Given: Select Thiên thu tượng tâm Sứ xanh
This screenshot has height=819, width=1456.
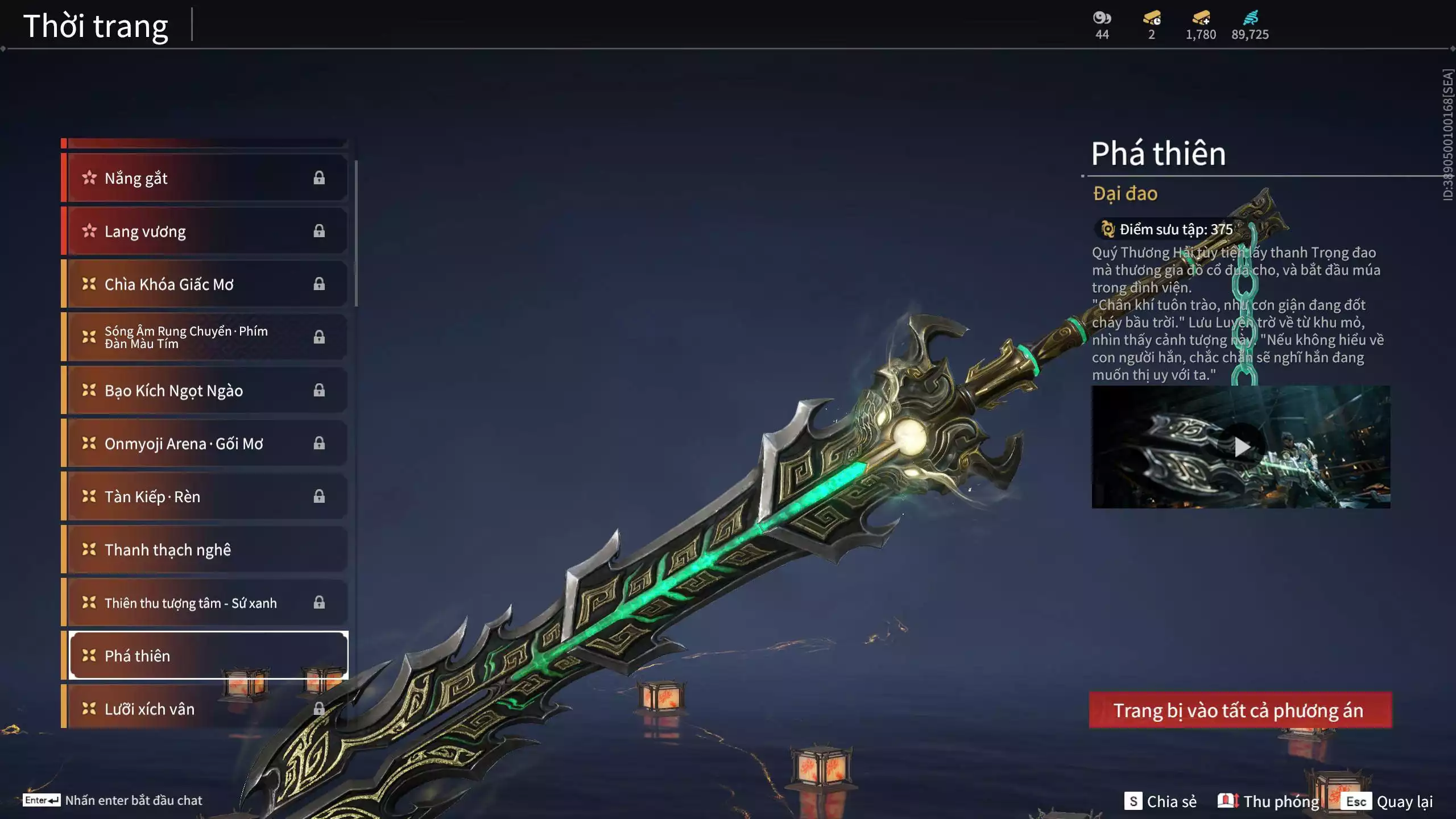Looking at the screenshot, I should pos(205,602).
